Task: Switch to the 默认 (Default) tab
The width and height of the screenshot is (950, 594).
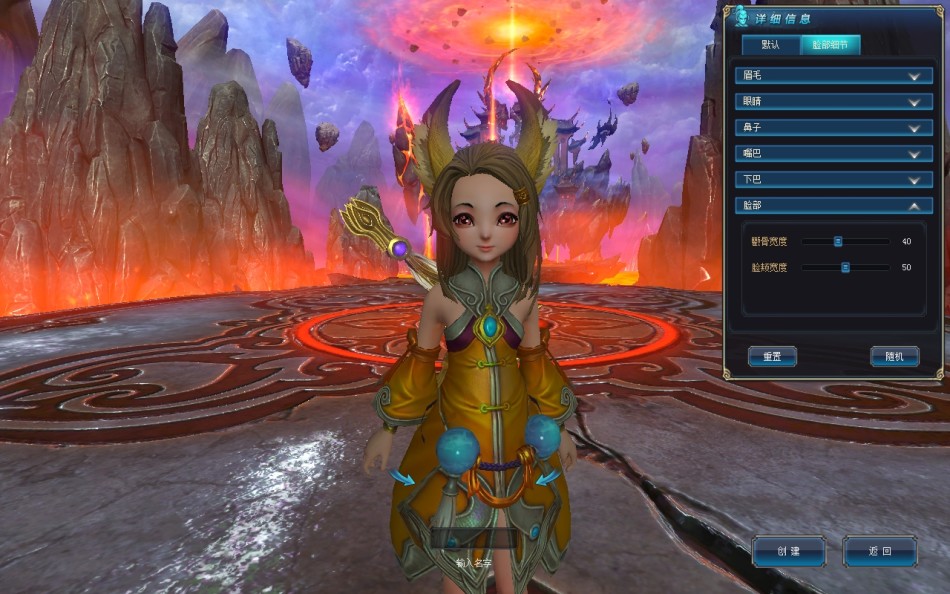Action: (x=770, y=45)
